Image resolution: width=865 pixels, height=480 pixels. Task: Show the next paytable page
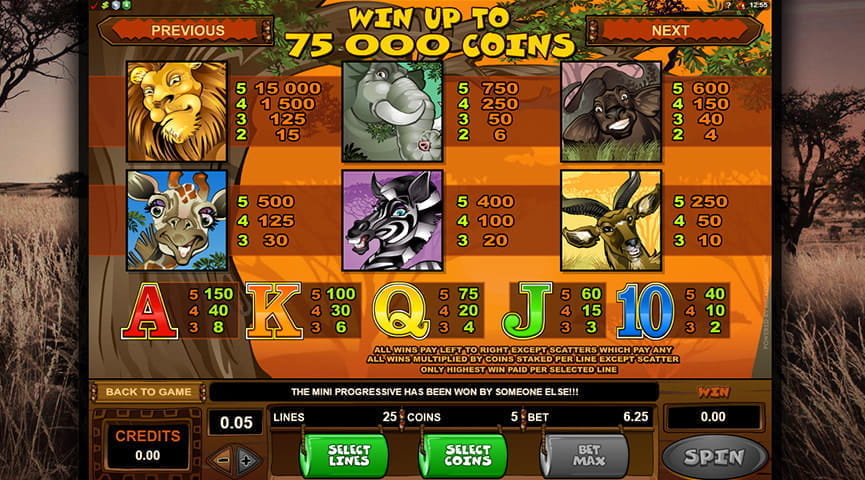pyautogui.click(x=670, y=31)
